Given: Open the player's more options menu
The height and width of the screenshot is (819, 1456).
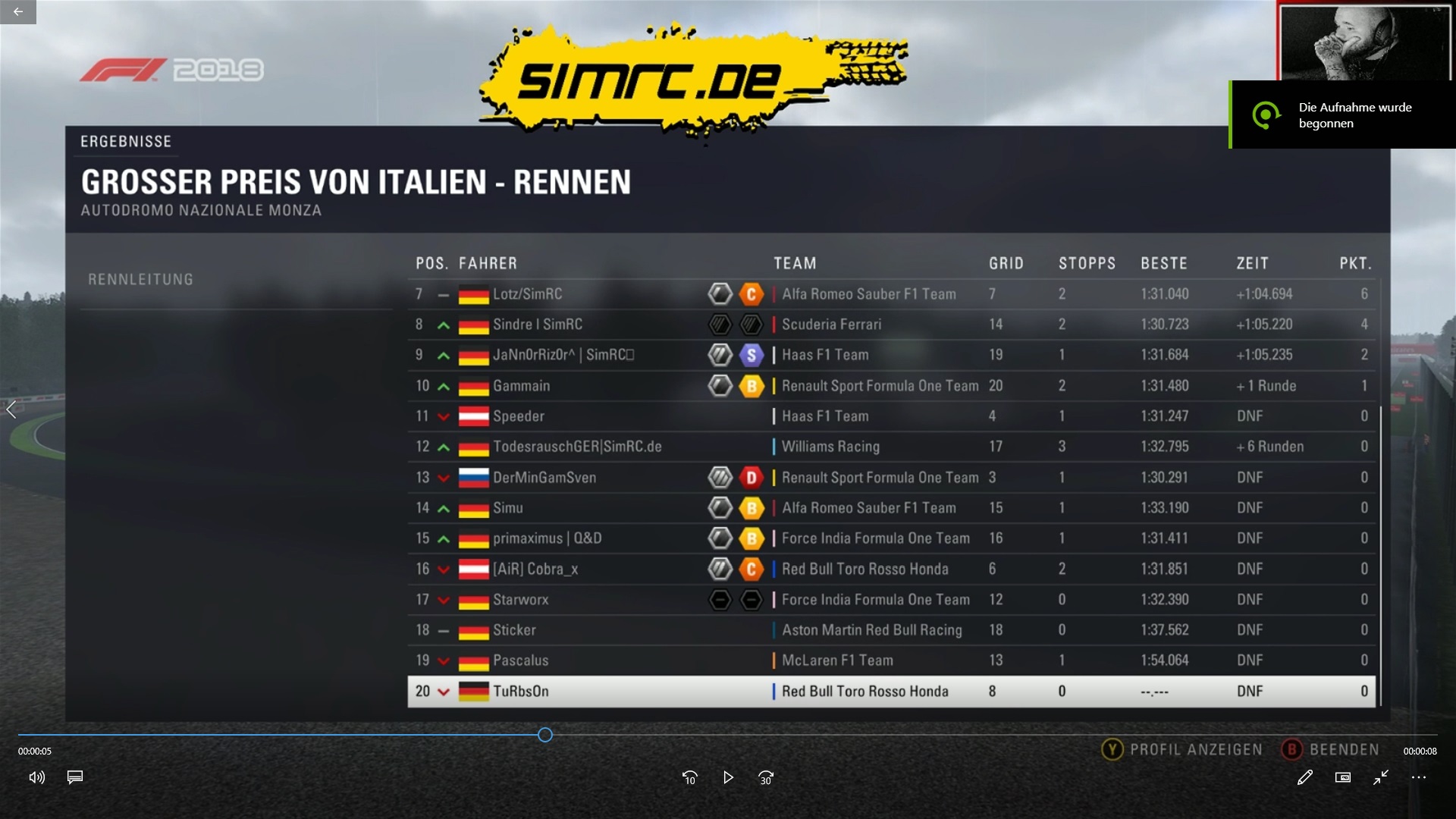Looking at the screenshot, I should [x=1419, y=777].
